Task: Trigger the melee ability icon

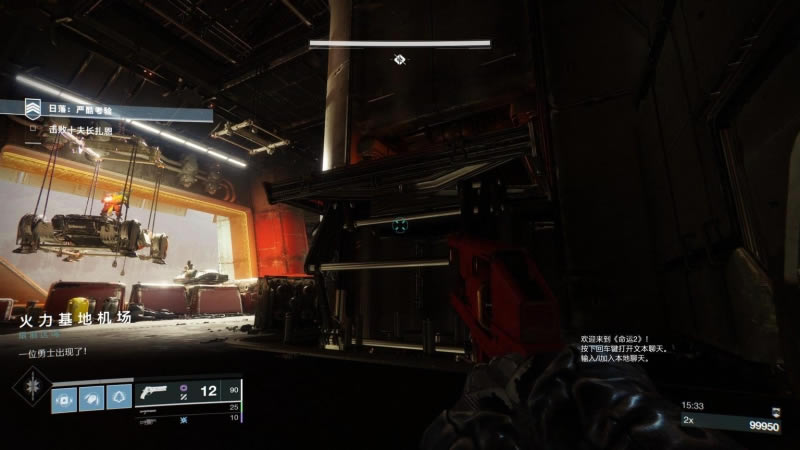Action: [x=91, y=398]
